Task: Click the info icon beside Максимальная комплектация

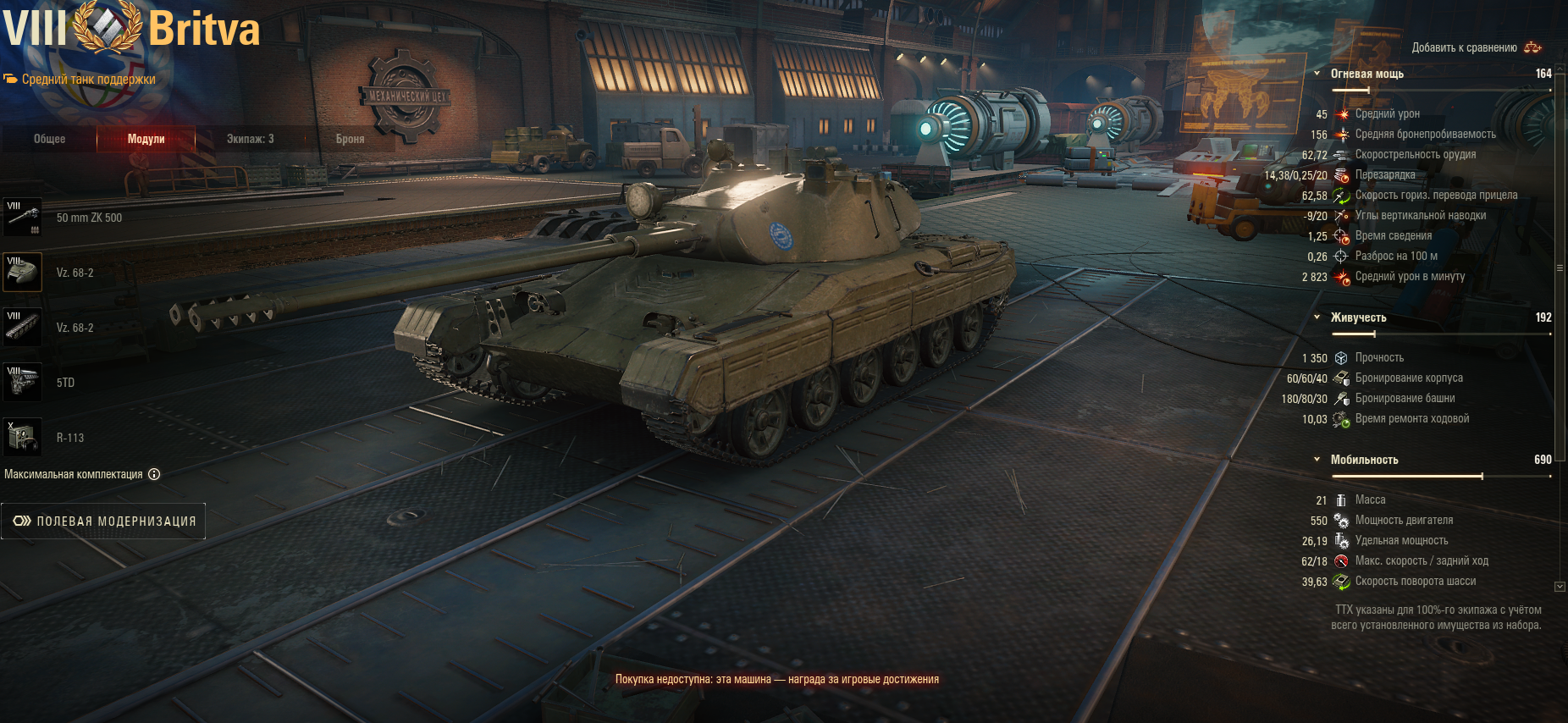Action: click(154, 474)
